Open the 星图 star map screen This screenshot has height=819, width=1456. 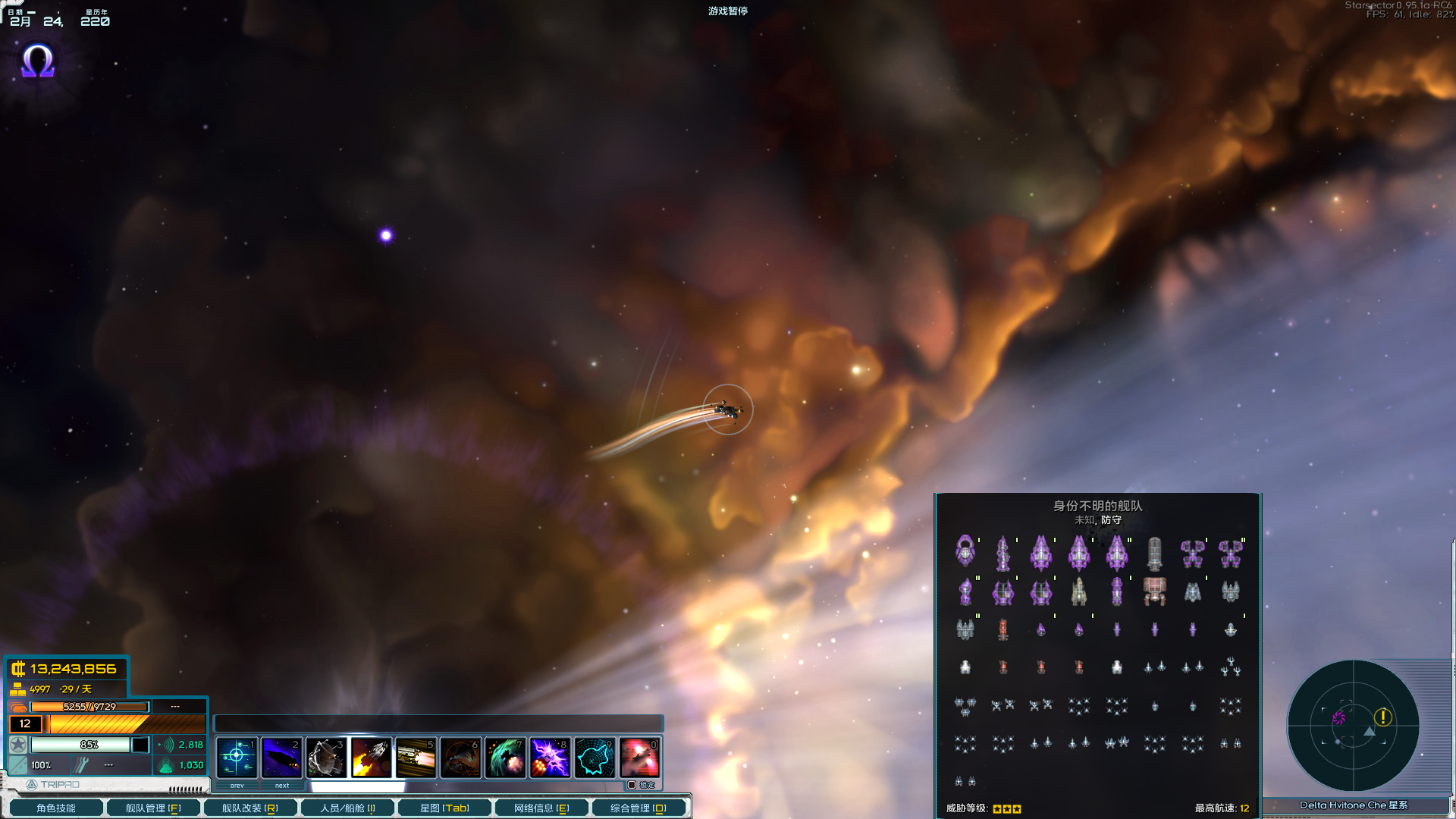click(444, 807)
